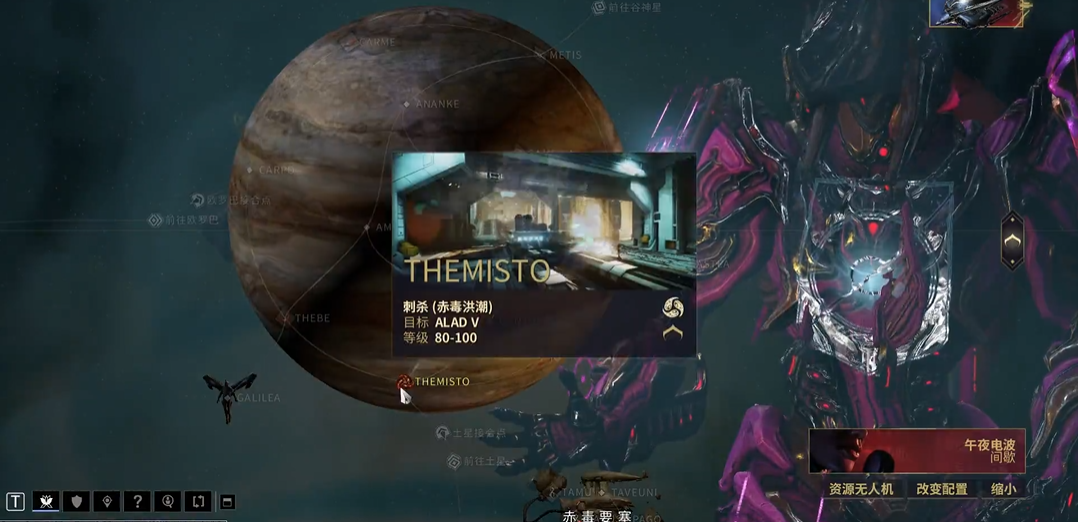Open the 资源无人机 resource drone button
The height and width of the screenshot is (522, 1078).
(x=861, y=489)
